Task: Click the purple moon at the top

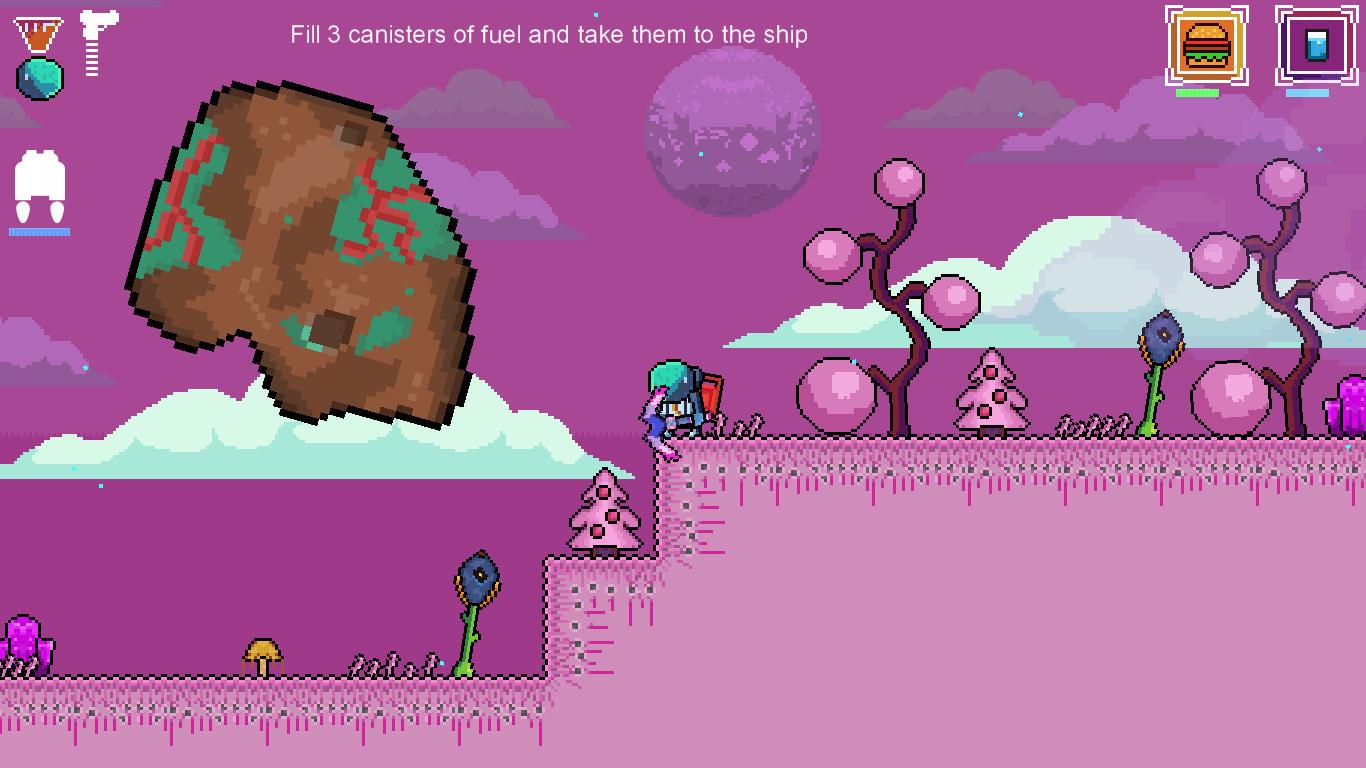Action: (730, 130)
